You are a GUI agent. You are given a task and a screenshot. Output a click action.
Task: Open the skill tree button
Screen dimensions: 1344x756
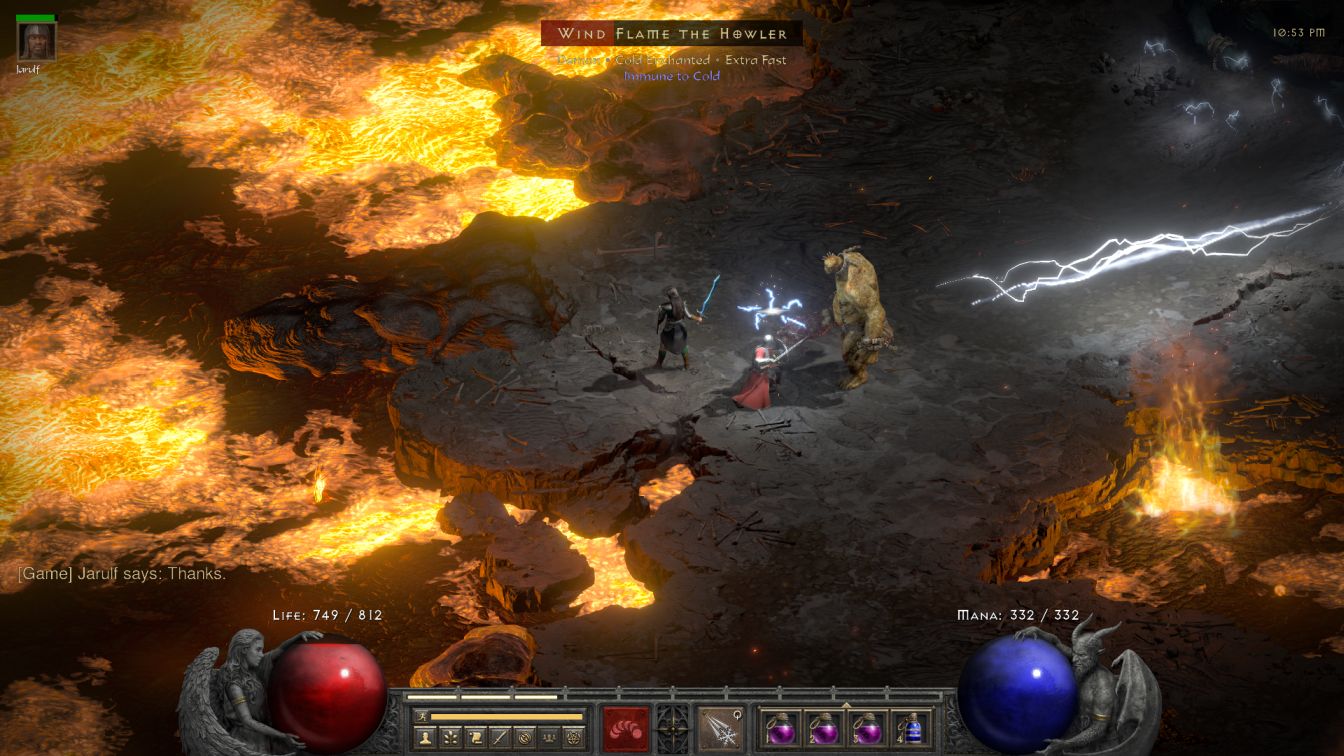(451, 737)
